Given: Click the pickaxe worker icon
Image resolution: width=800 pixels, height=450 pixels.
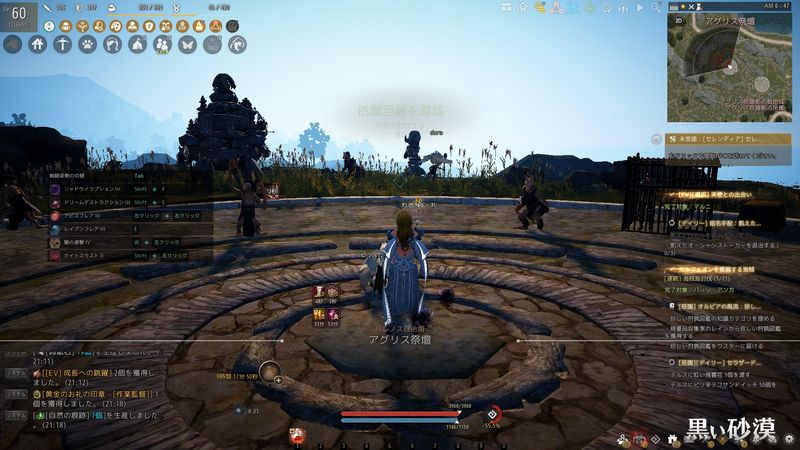Looking at the screenshot, I should (x=63, y=44).
